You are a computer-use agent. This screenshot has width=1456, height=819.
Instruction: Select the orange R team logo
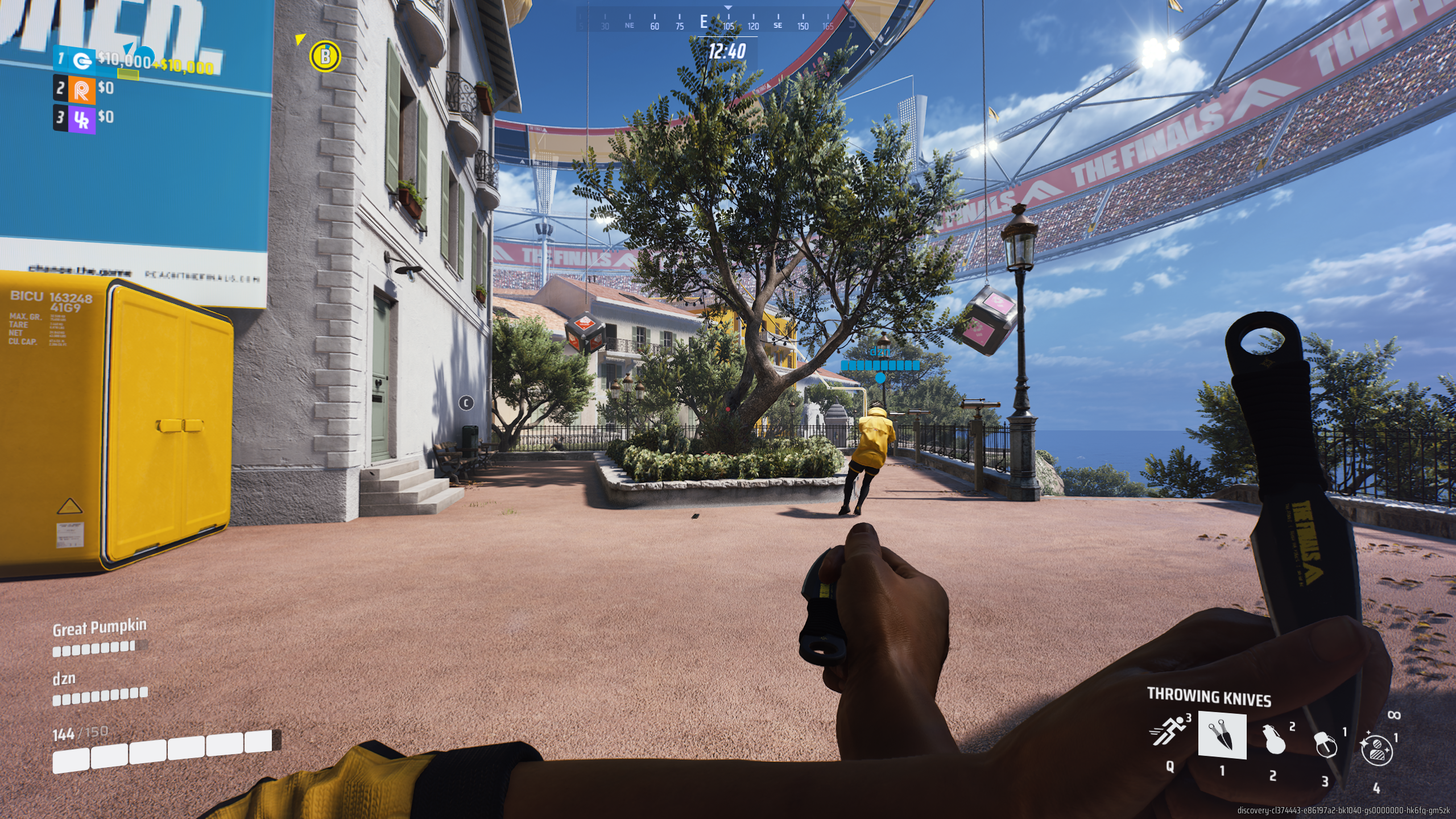point(81,90)
